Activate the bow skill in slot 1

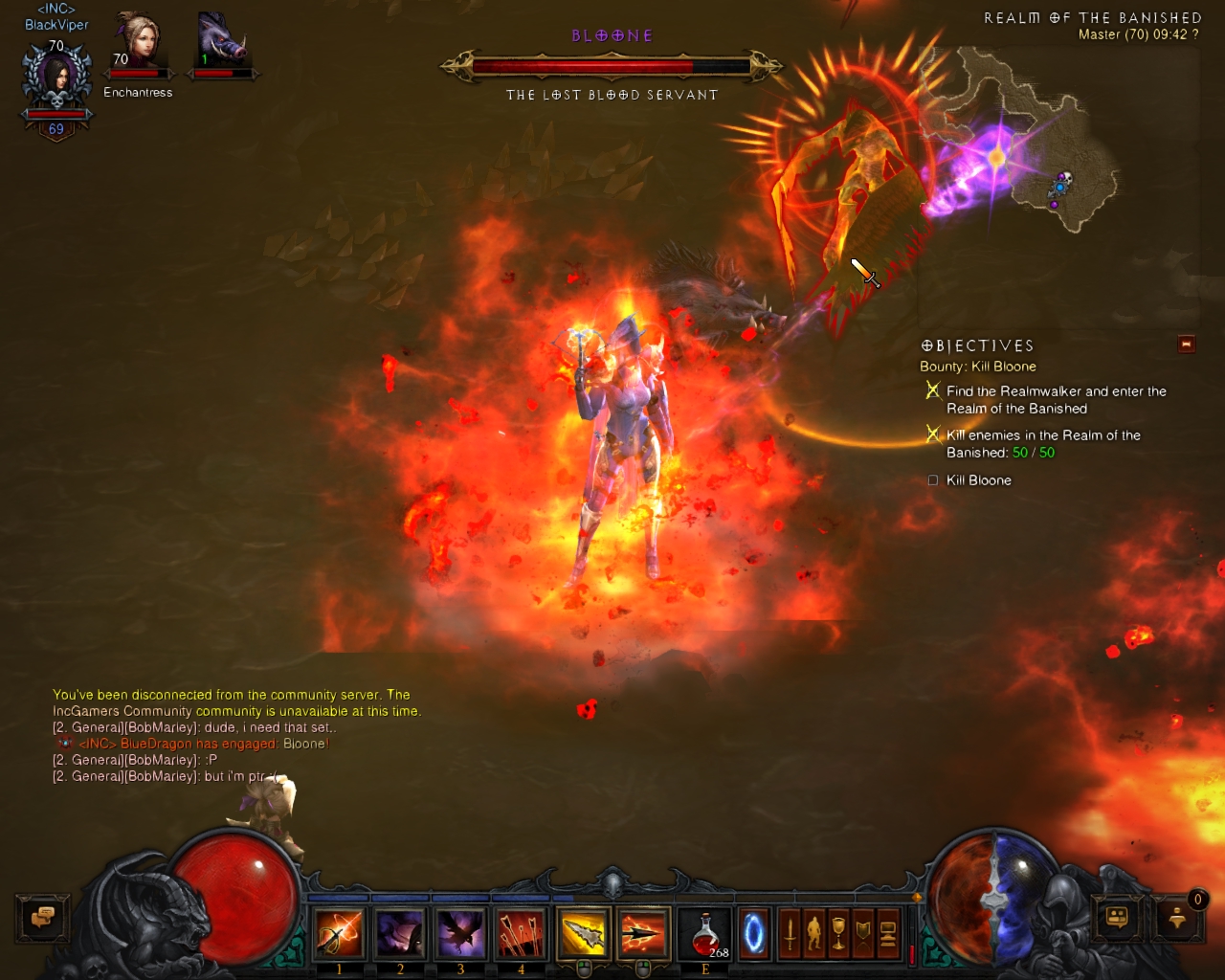340,933
